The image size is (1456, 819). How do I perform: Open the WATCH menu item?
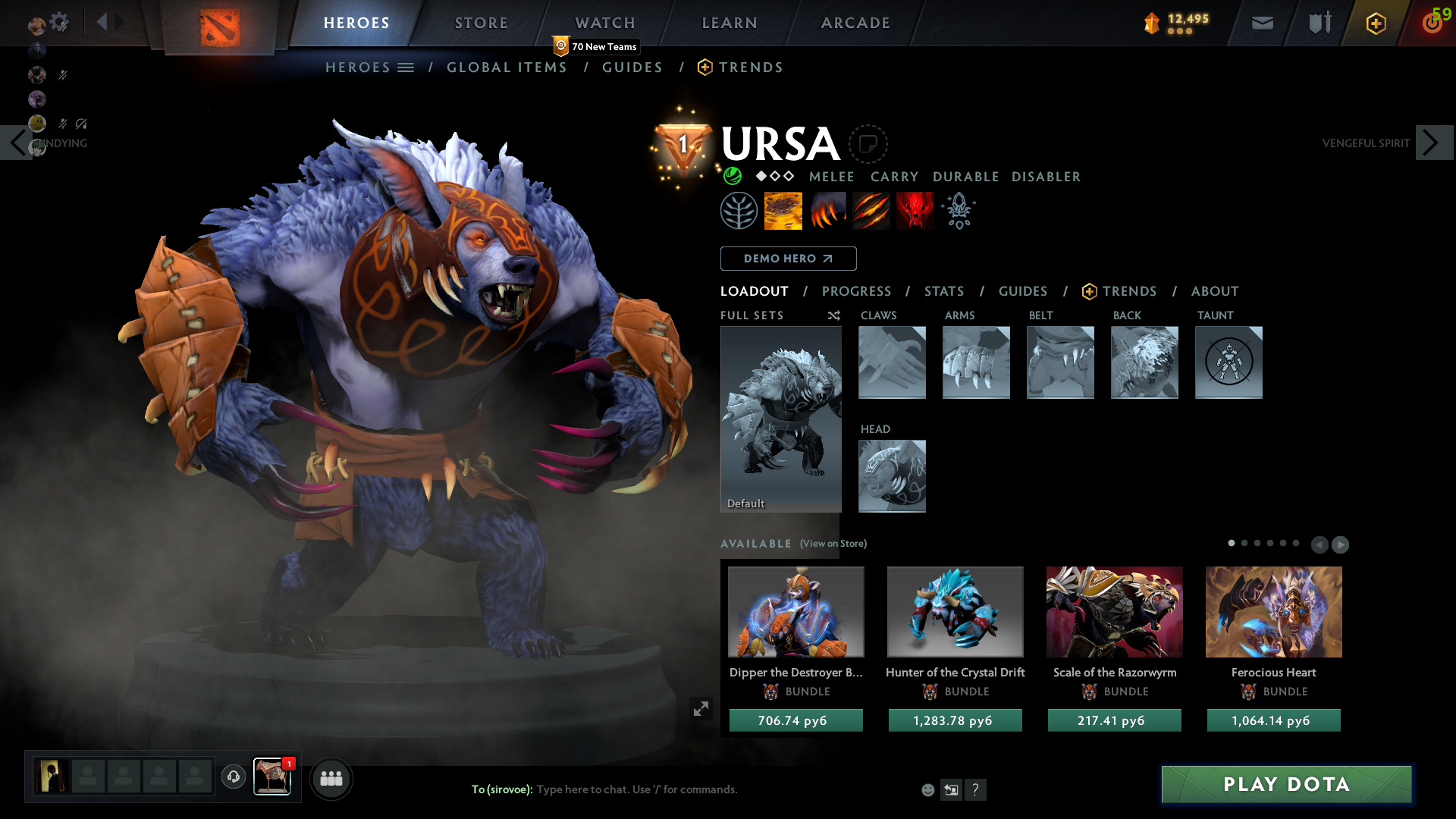tap(604, 23)
